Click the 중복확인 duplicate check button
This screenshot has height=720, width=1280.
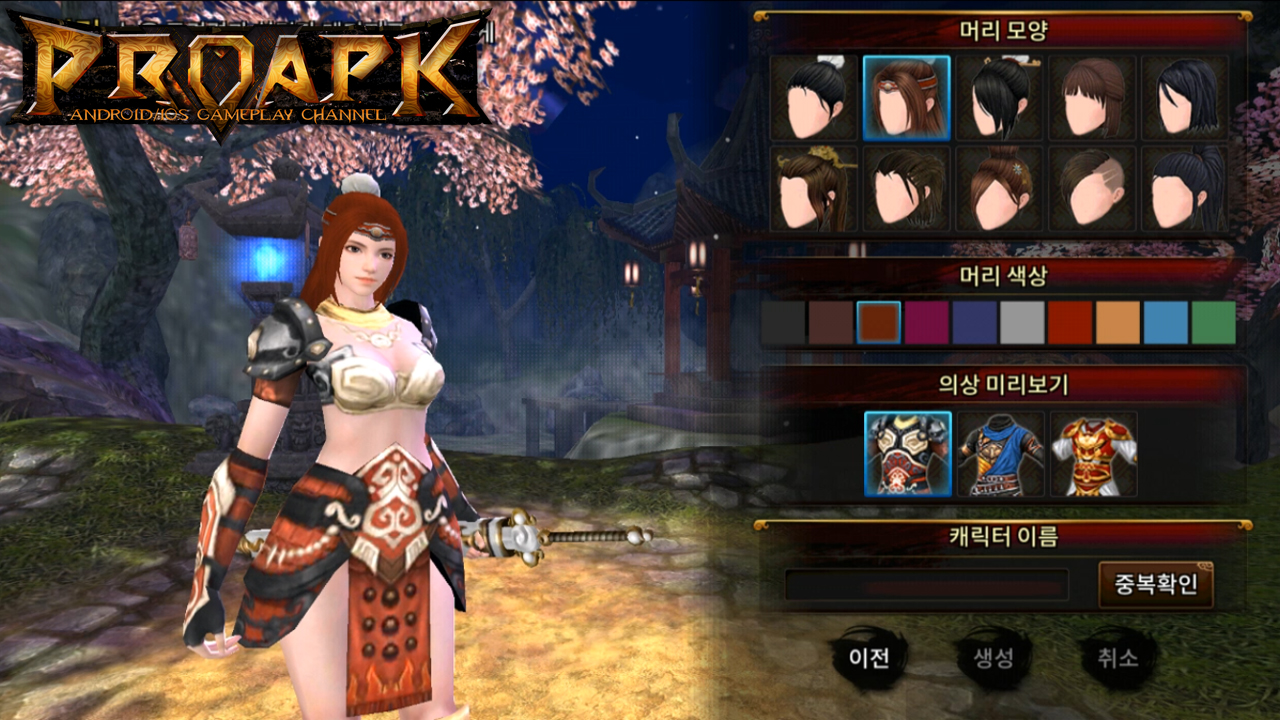pos(1156,585)
